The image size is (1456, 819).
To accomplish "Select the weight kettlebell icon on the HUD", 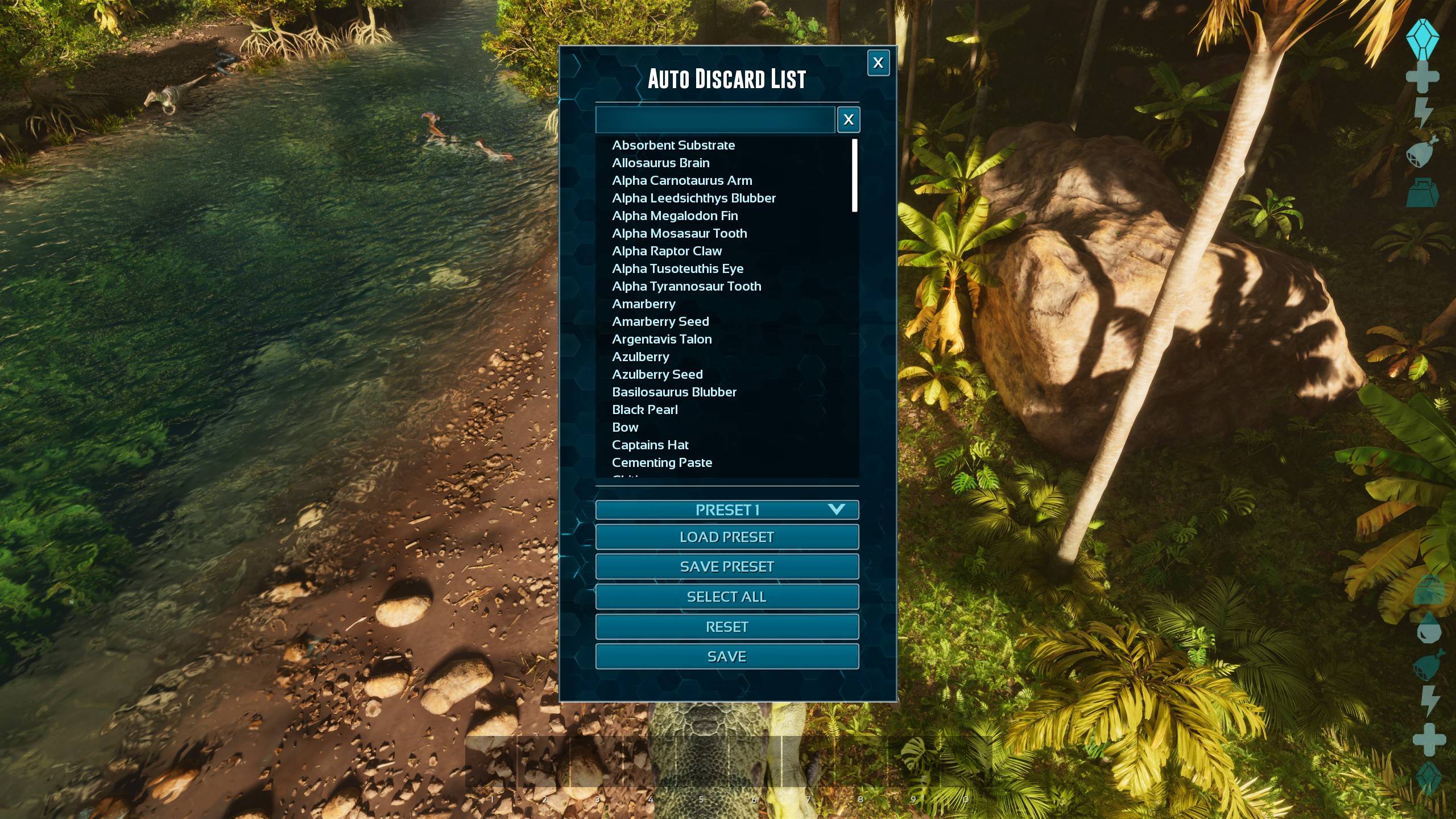I will [1422, 195].
